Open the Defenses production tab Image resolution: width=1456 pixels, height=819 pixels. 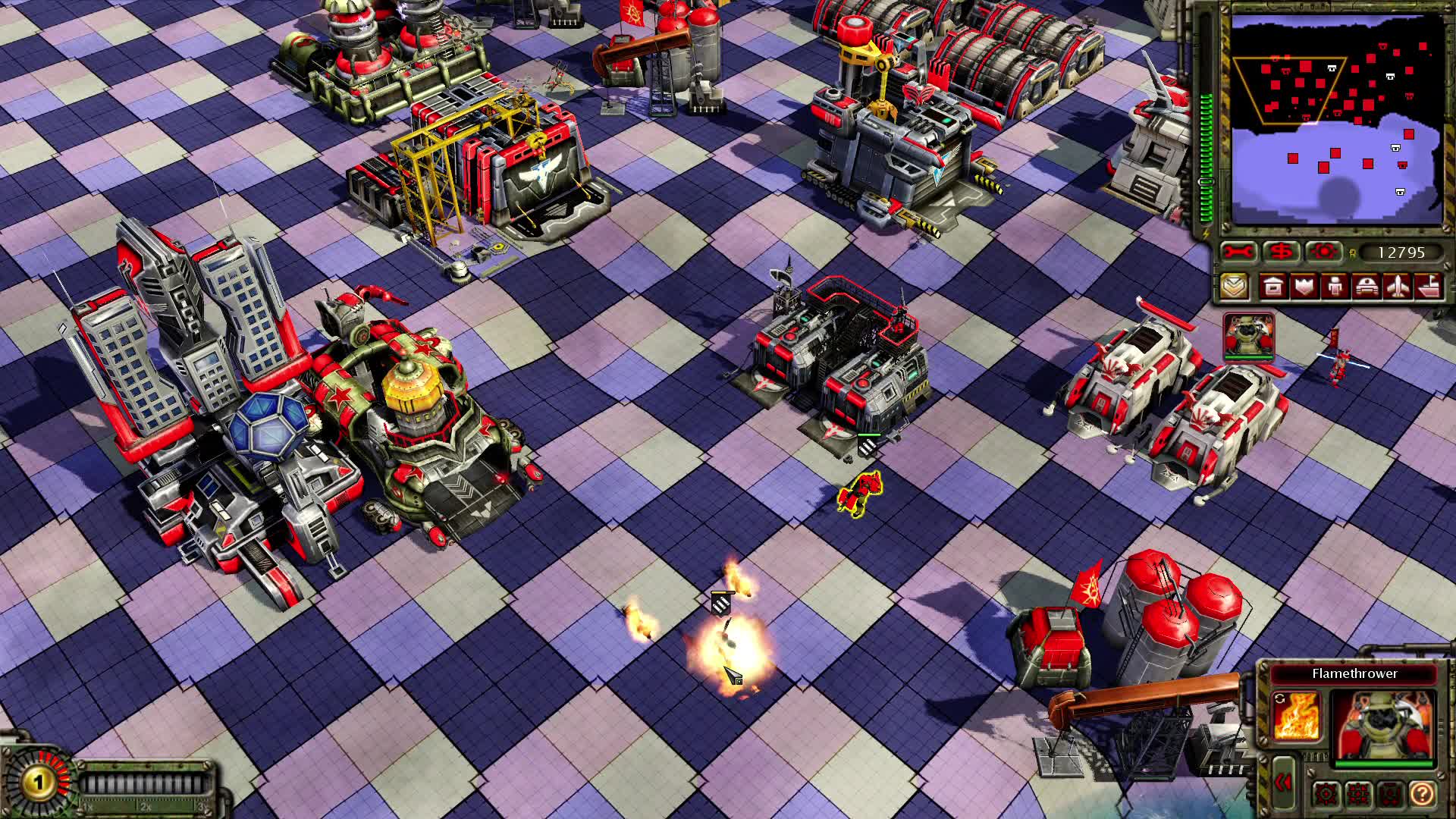[1303, 287]
